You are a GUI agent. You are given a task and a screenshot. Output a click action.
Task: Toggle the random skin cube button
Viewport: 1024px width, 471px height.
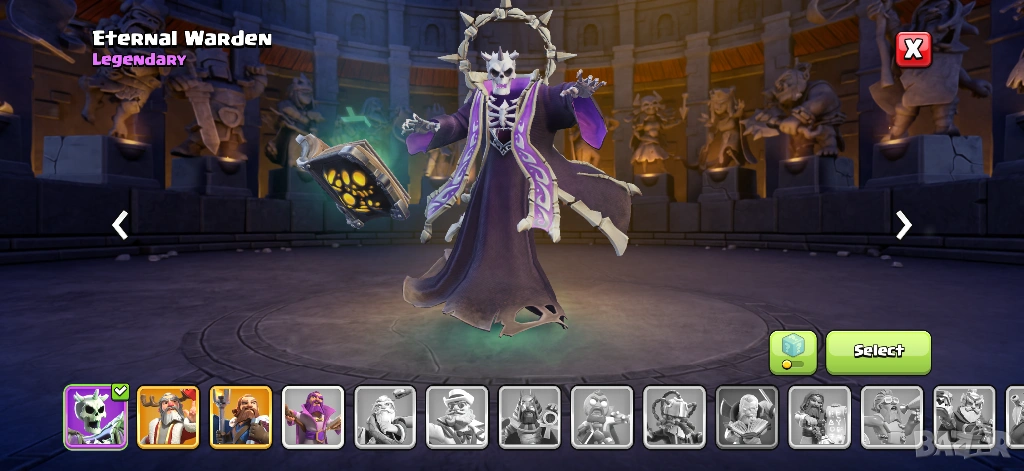click(x=792, y=352)
